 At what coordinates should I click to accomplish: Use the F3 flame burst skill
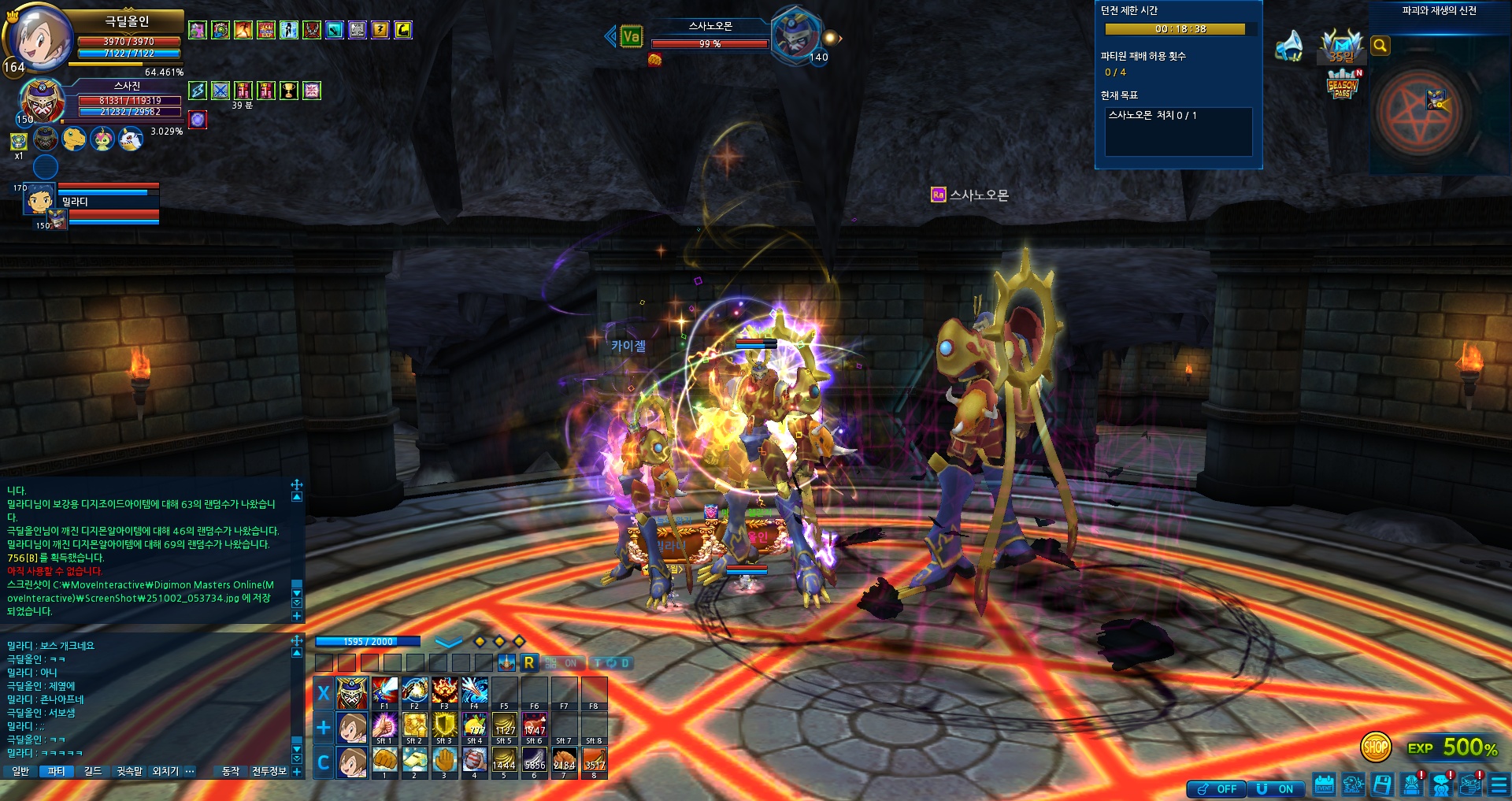click(x=444, y=691)
